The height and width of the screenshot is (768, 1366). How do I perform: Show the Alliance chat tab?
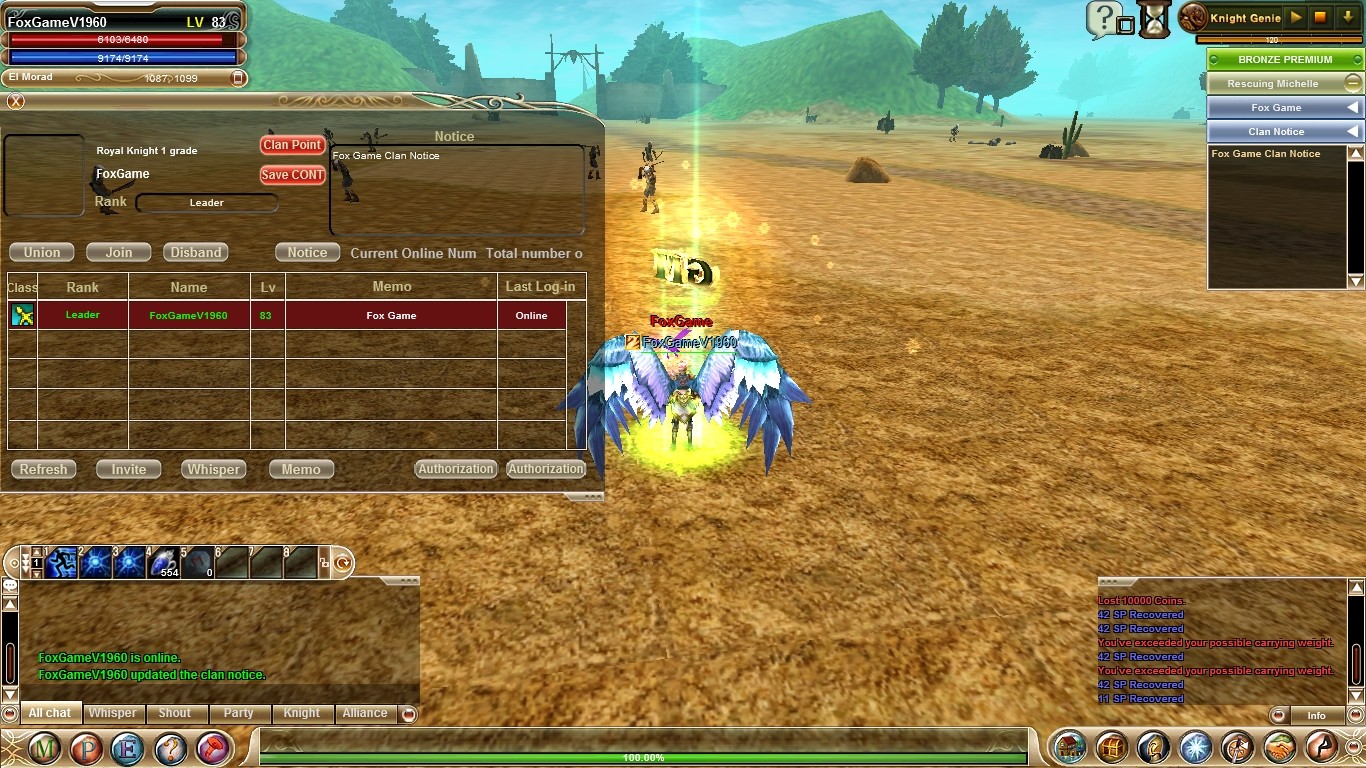pyautogui.click(x=365, y=713)
